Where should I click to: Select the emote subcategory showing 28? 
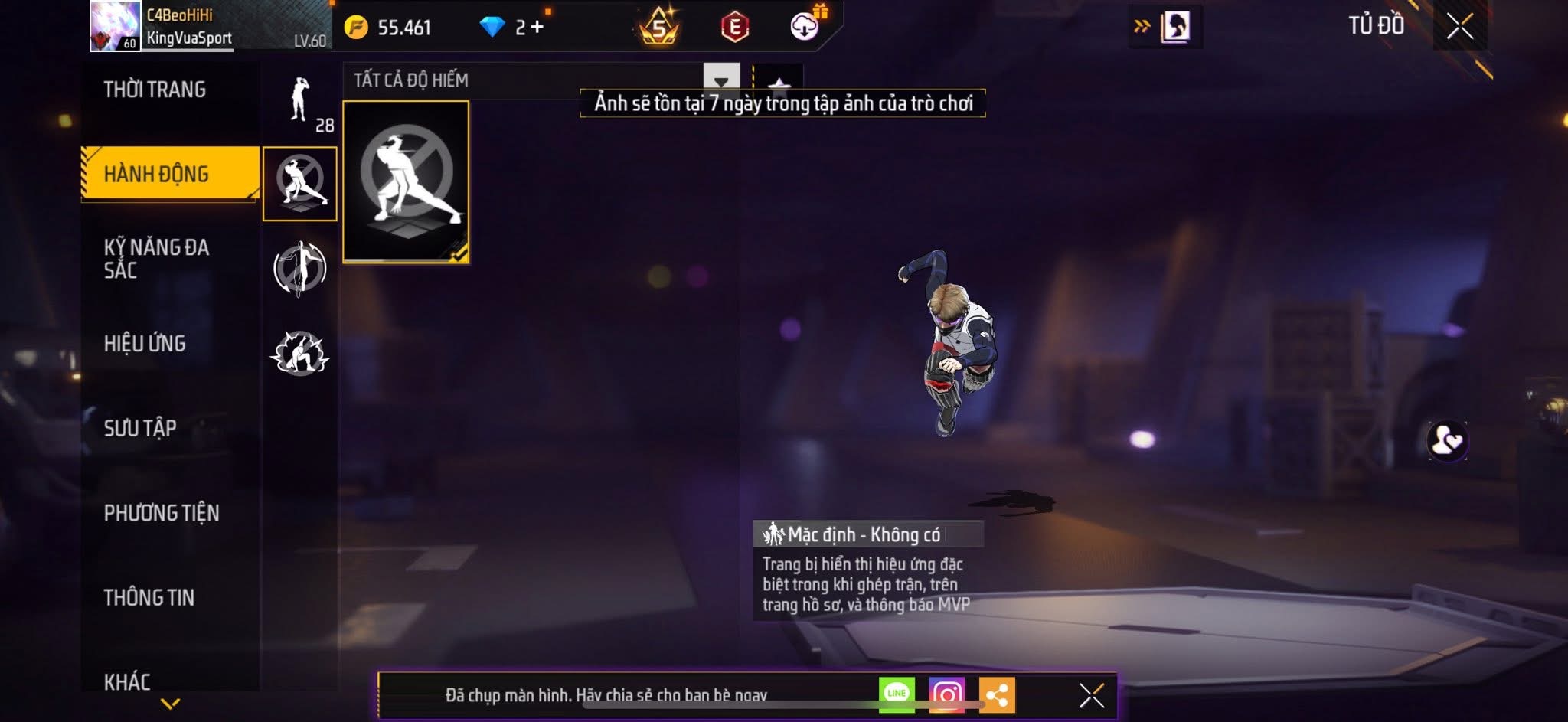(x=301, y=102)
